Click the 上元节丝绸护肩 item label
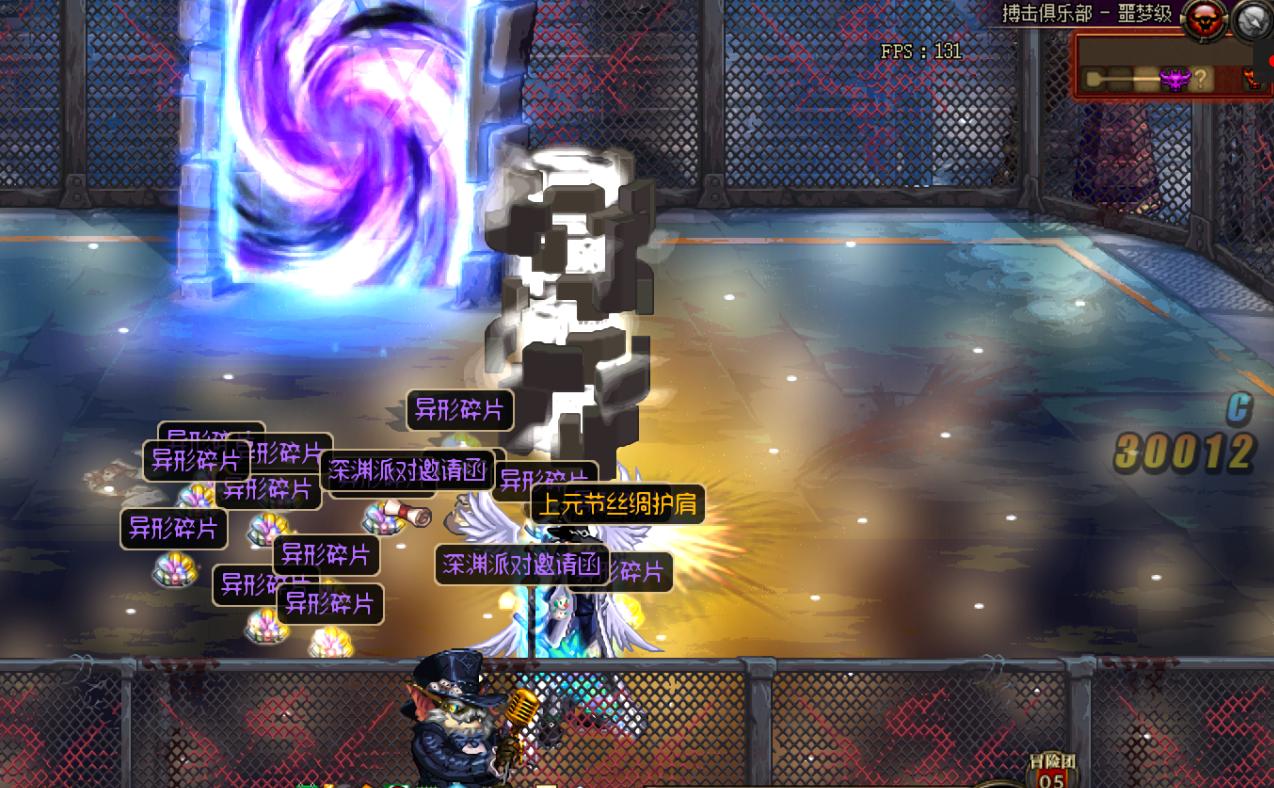This screenshot has width=1274, height=788. (x=618, y=505)
